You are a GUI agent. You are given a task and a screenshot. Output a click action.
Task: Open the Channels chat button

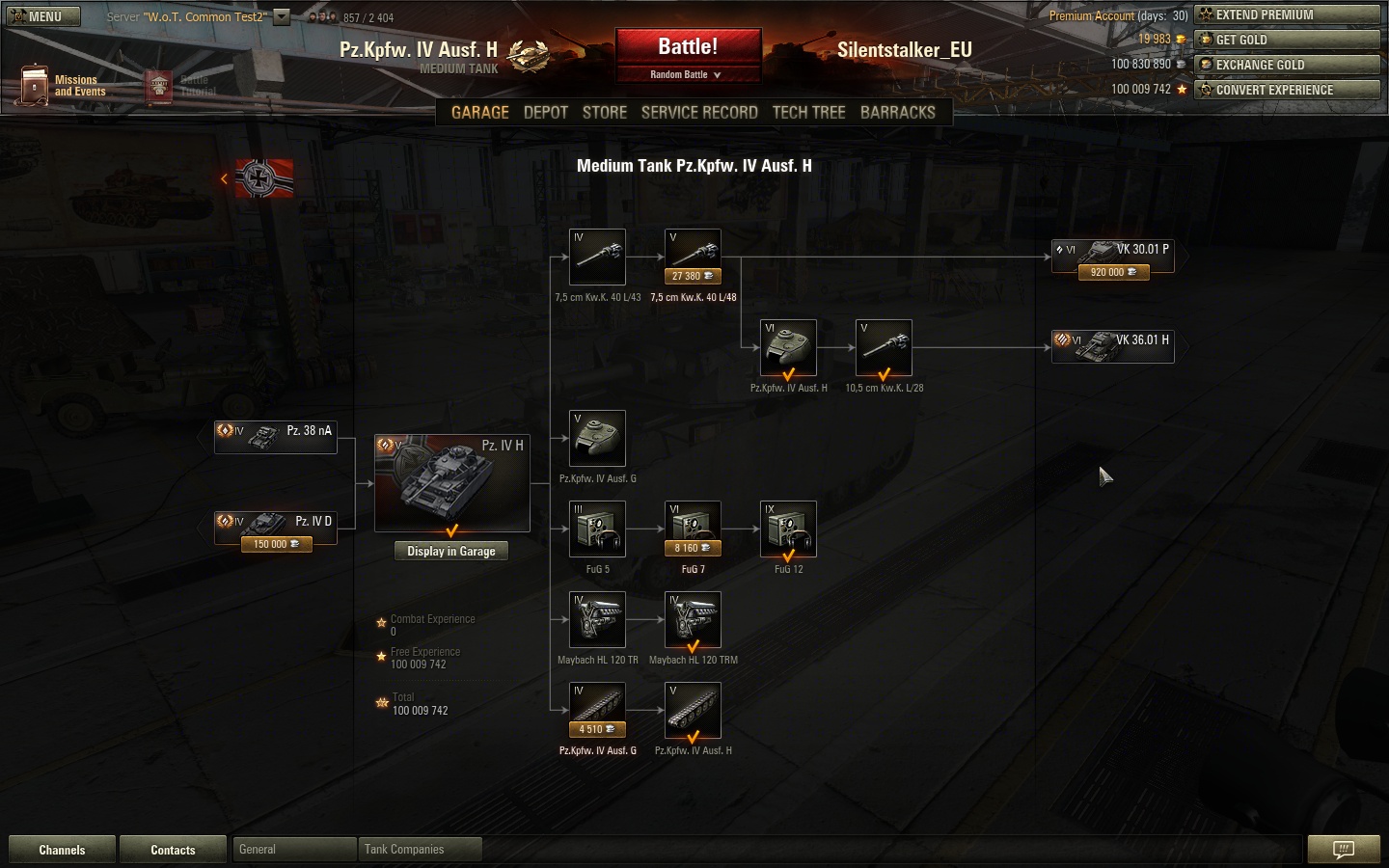coord(62,850)
